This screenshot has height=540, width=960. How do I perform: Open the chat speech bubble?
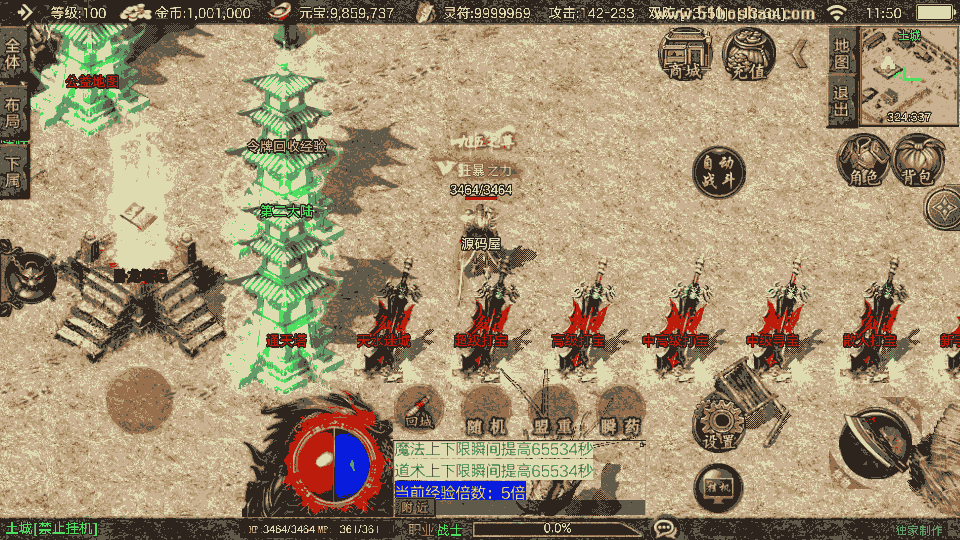[x=664, y=527]
